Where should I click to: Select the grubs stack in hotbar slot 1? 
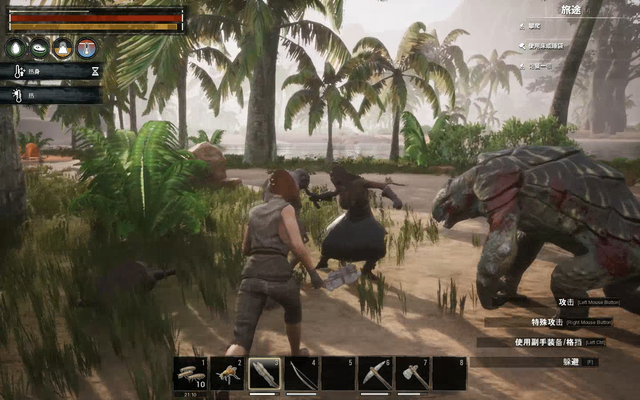pos(190,373)
